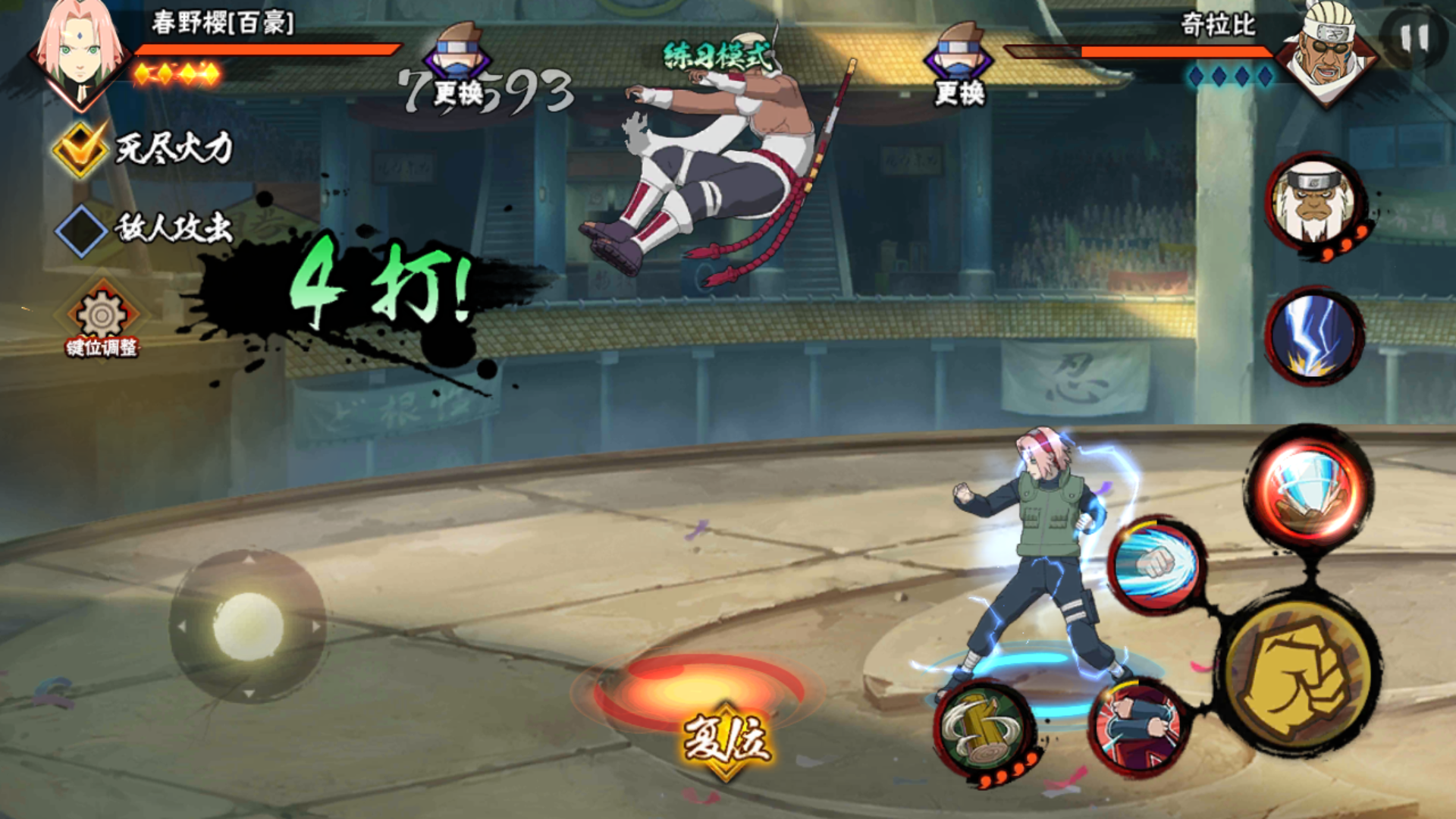Viewport: 1456px width, 819px height.
Task: Tap the virtual joystick knob
Action: point(248,626)
